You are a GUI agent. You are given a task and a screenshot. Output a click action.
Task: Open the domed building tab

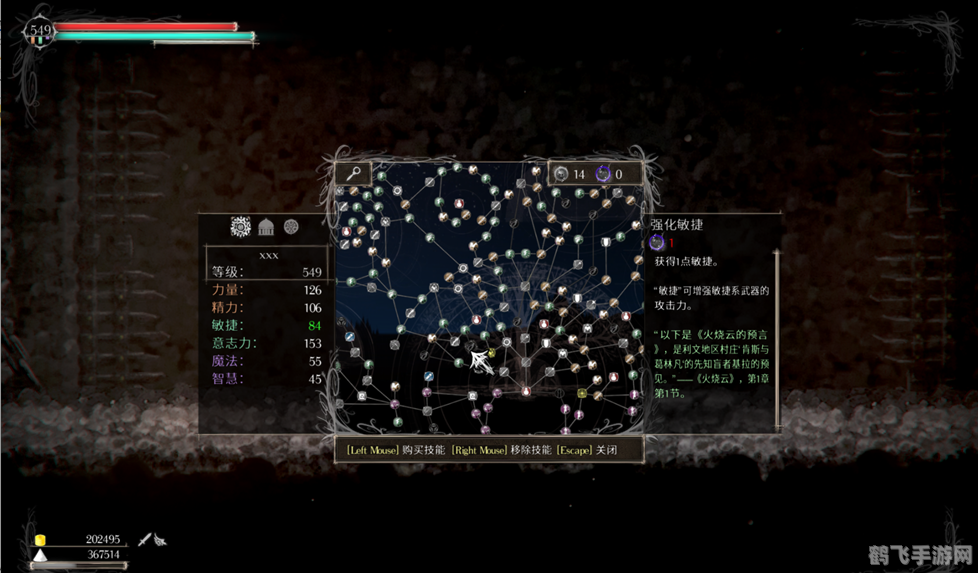click(x=267, y=227)
